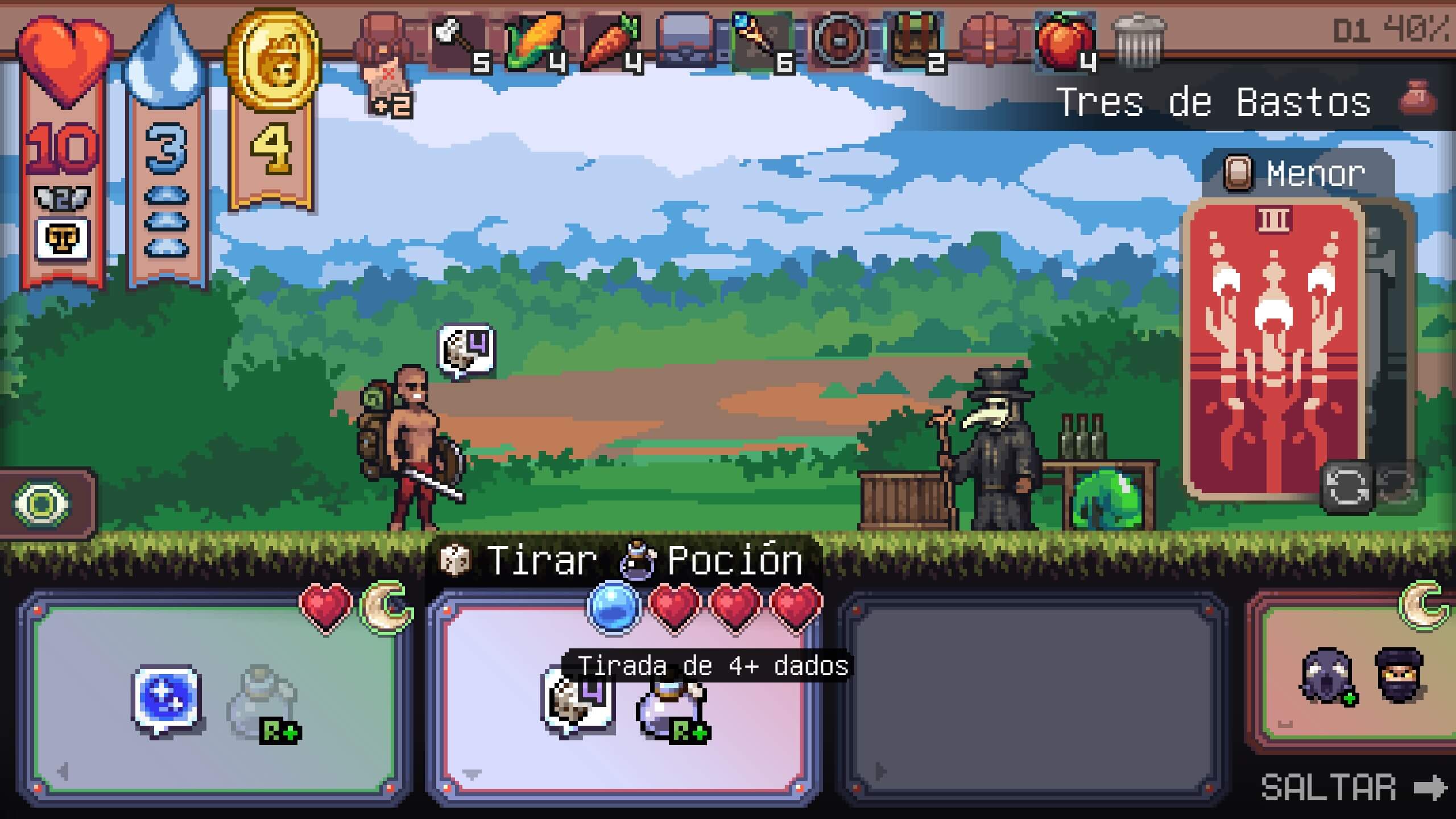Select the blue gem staff slot

(x=762, y=41)
